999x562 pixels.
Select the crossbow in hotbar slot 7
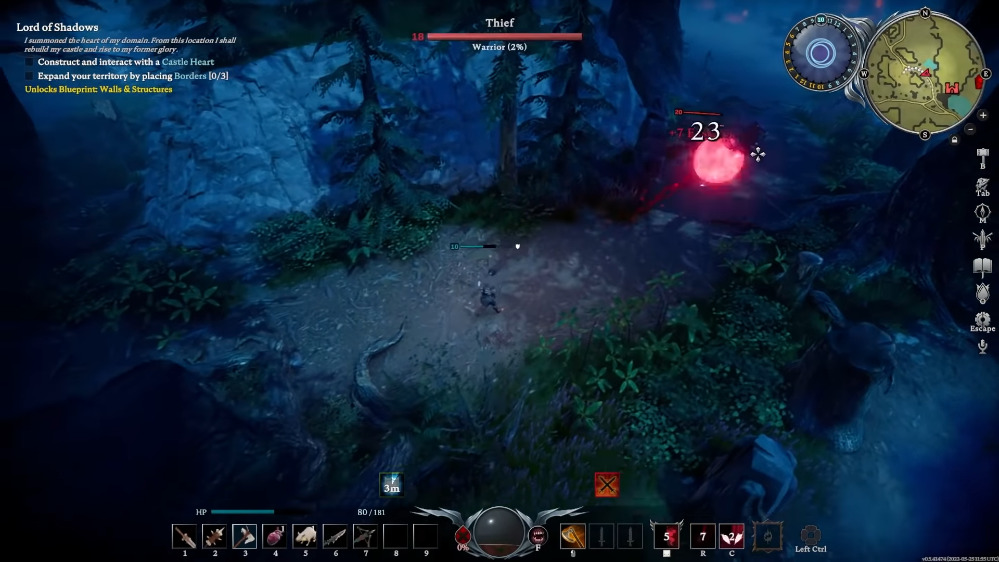[x=365, y=537]
